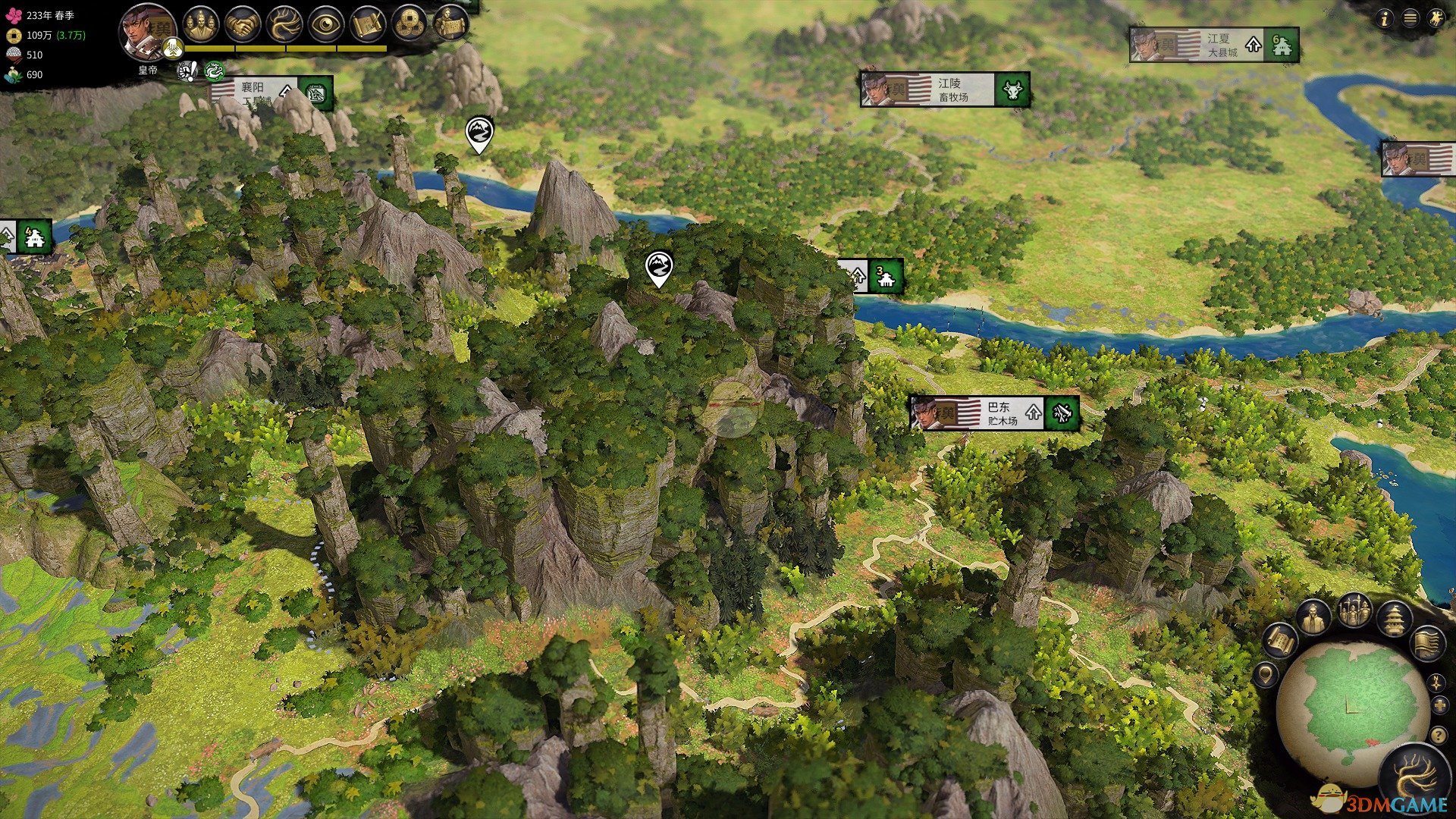Open the court panel with three officials

coord(200,24)
